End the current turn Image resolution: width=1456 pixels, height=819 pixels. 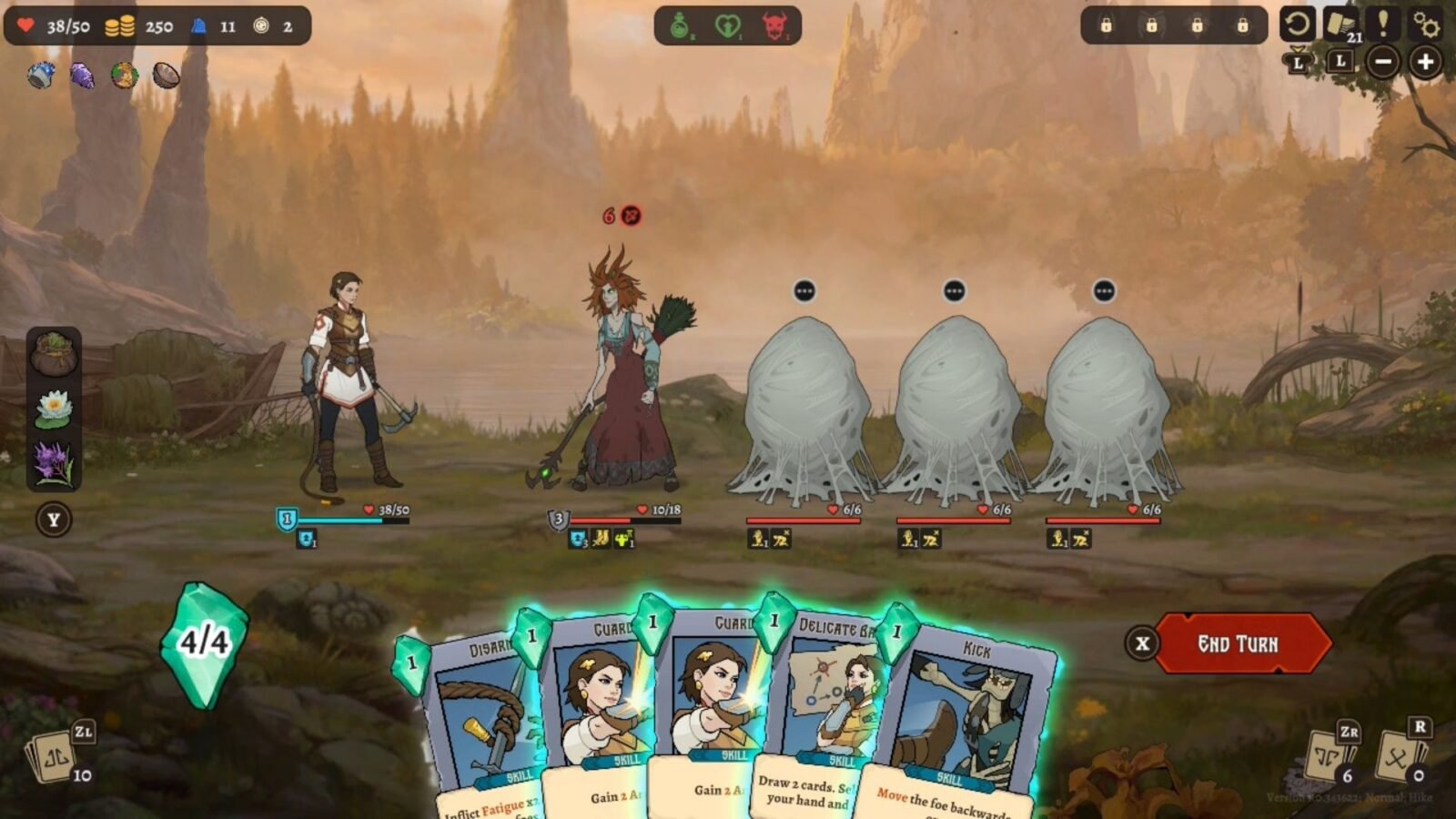[x=1238, y=643]
